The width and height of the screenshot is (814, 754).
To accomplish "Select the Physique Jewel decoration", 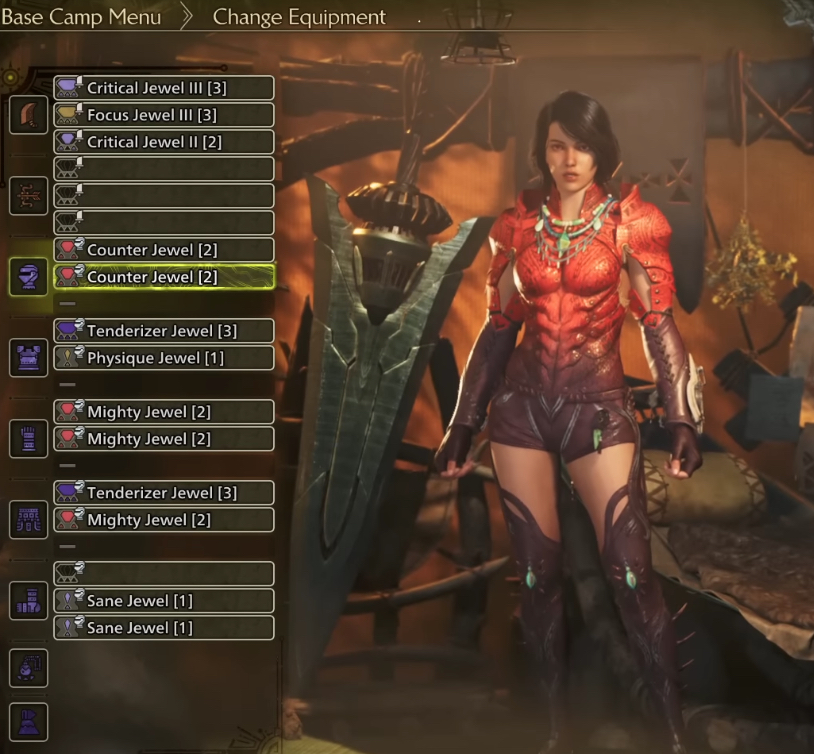I will tap(163, 358).
